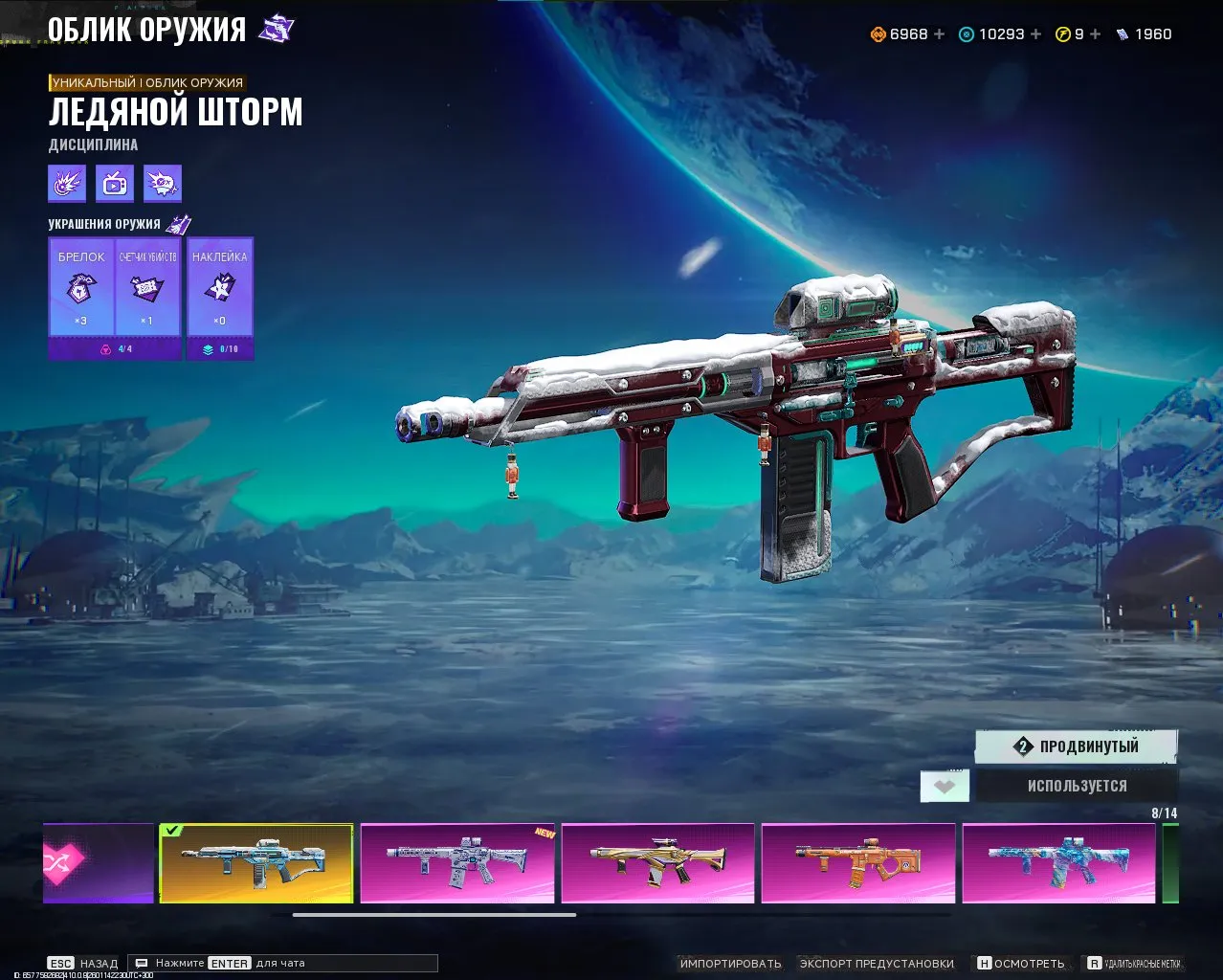Image resolution: width=1223 pixels, height=980 pixels.
Task: Choose the golden rifle skin thumbnail
Action: (x=657, y=862)
